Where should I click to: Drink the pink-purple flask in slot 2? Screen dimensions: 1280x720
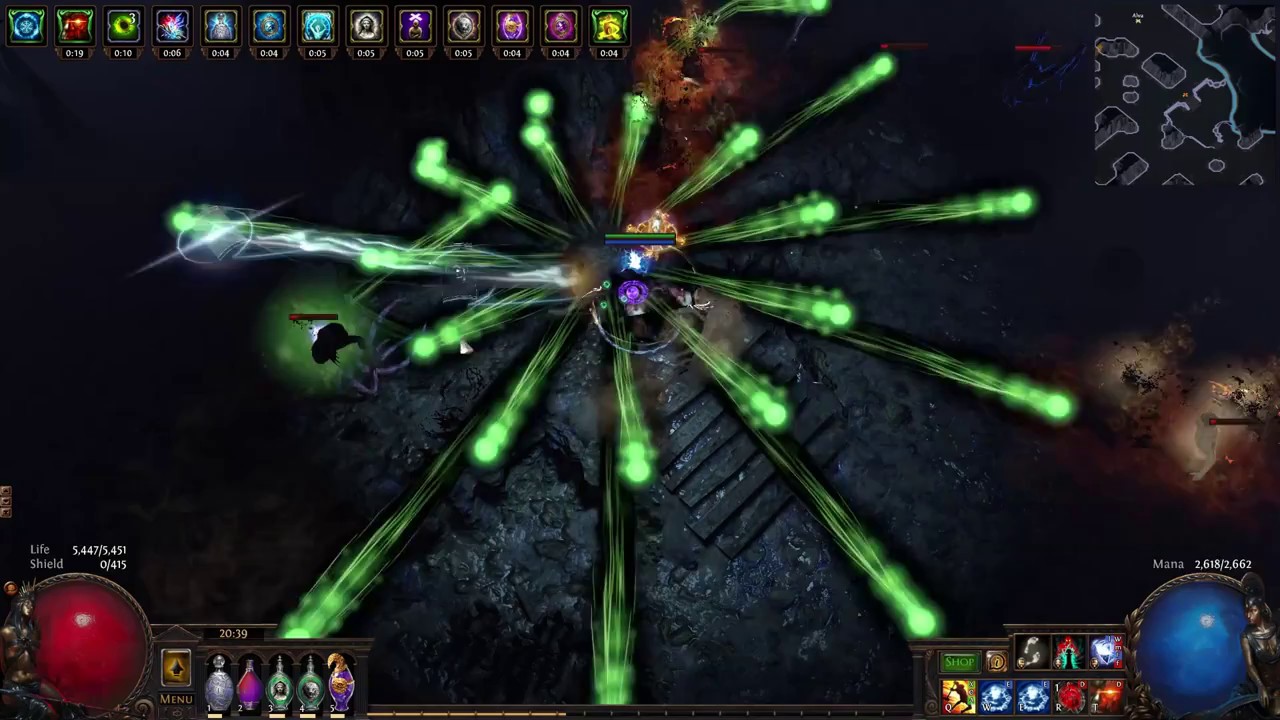249,685
